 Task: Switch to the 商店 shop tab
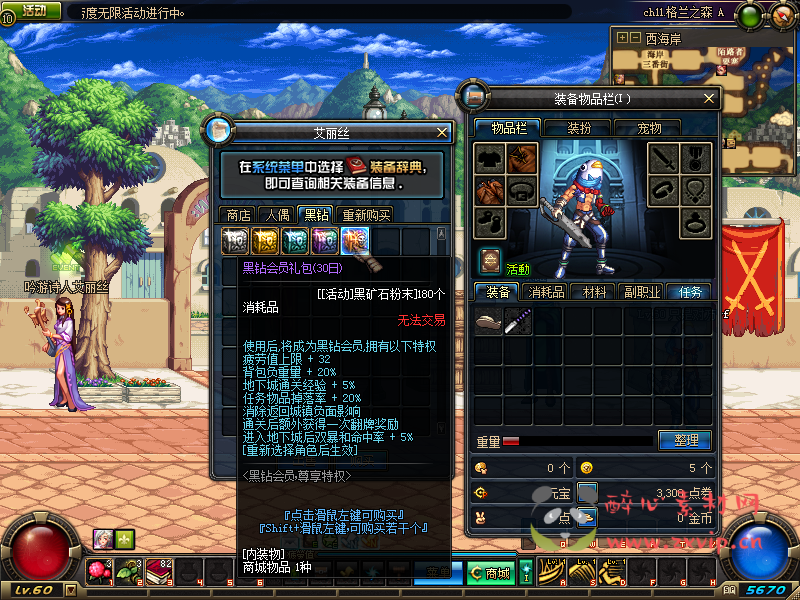239,214
